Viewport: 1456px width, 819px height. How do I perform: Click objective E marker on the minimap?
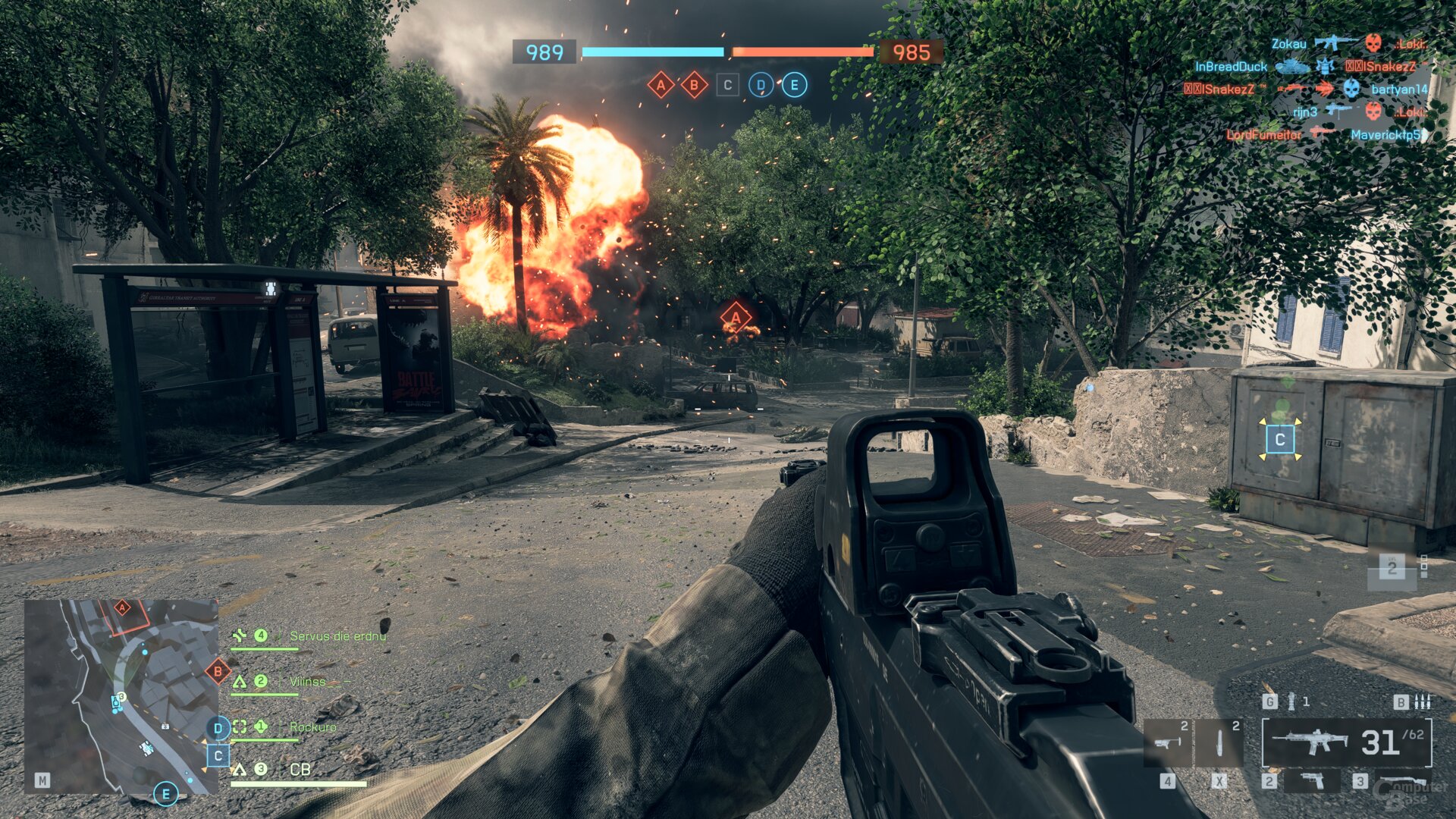click(165, 794)
